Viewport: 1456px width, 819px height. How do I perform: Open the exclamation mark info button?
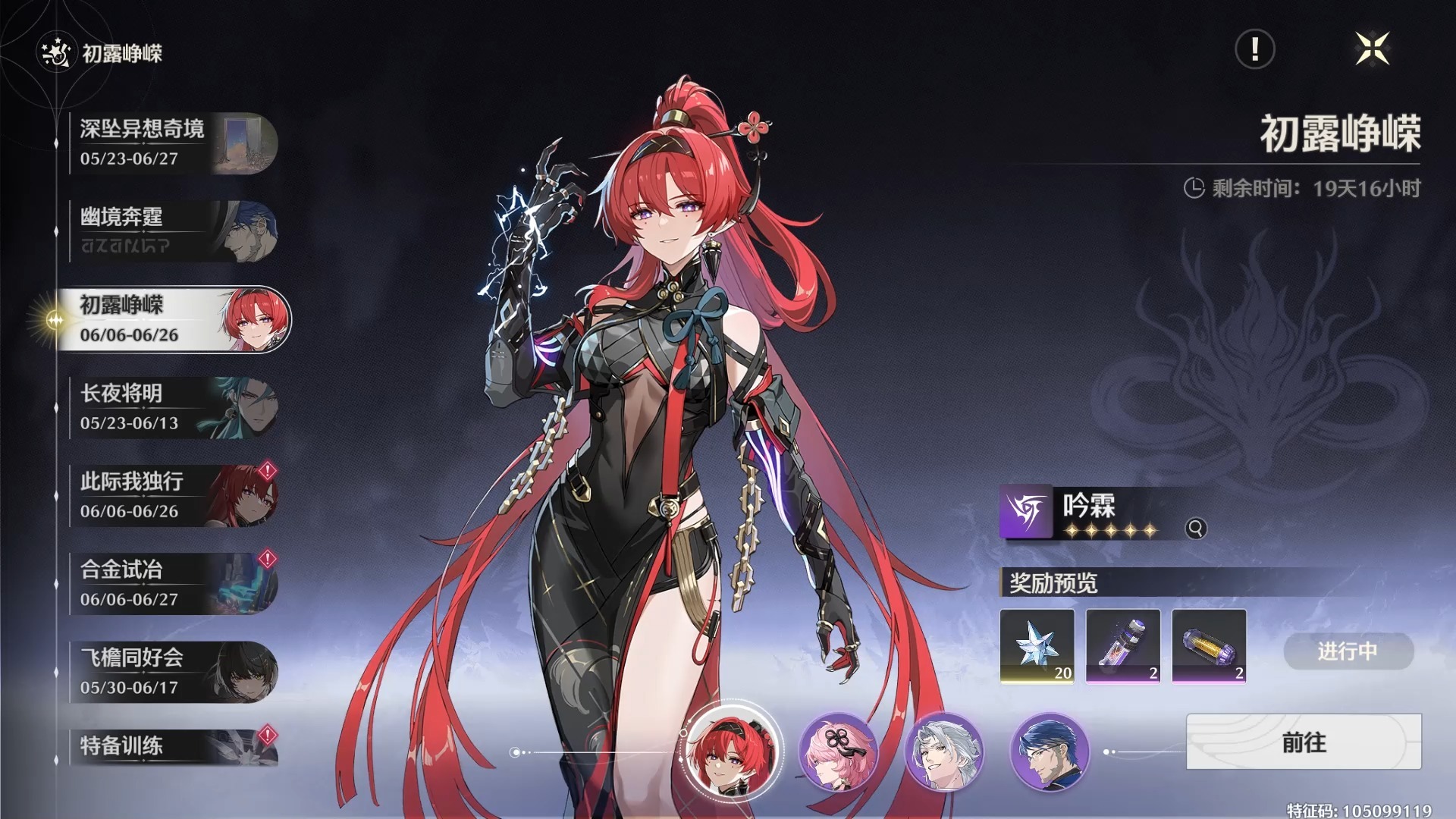[x=1255, y=49]
